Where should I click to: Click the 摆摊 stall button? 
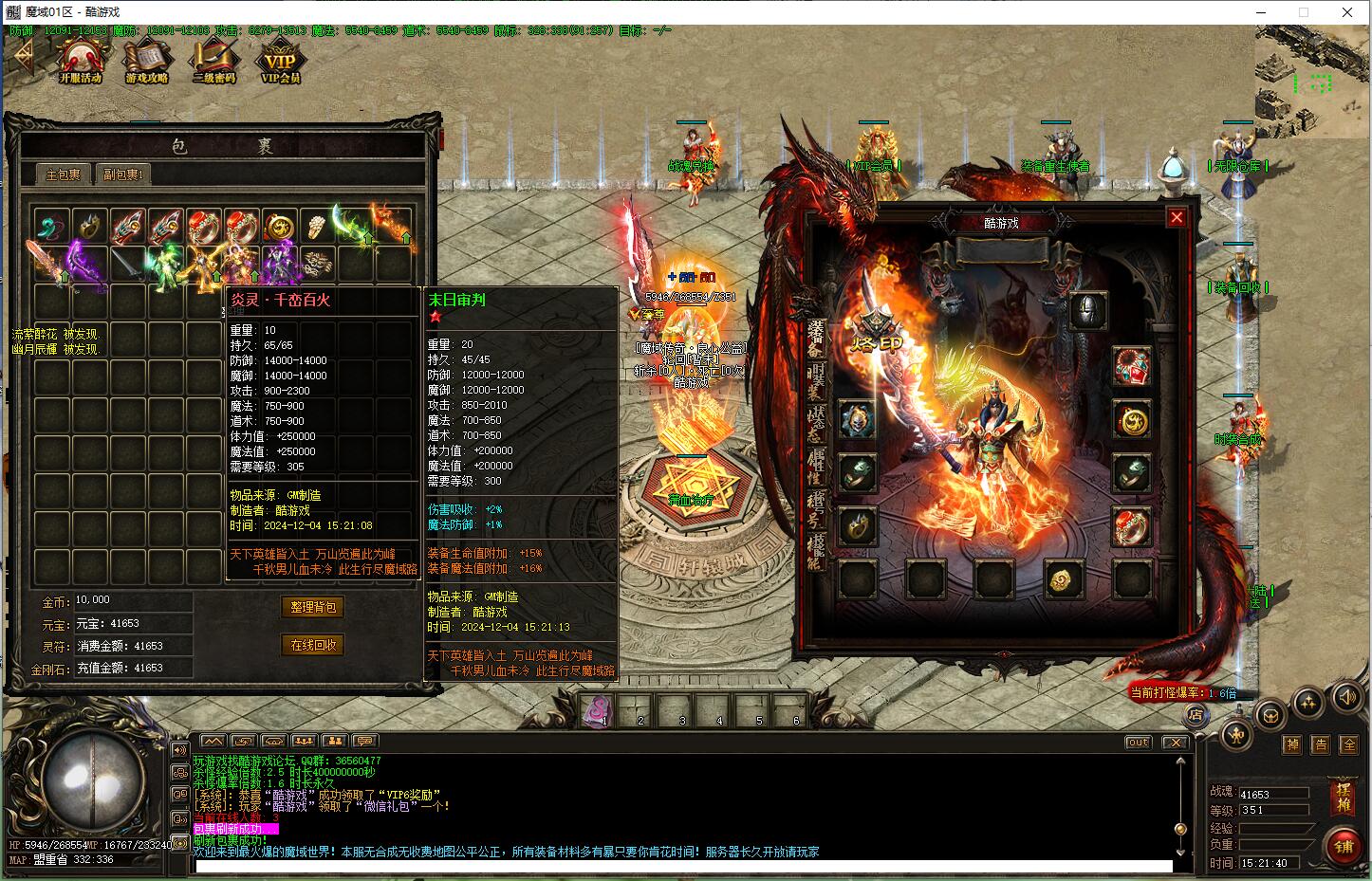click(x=1343, y=798)
